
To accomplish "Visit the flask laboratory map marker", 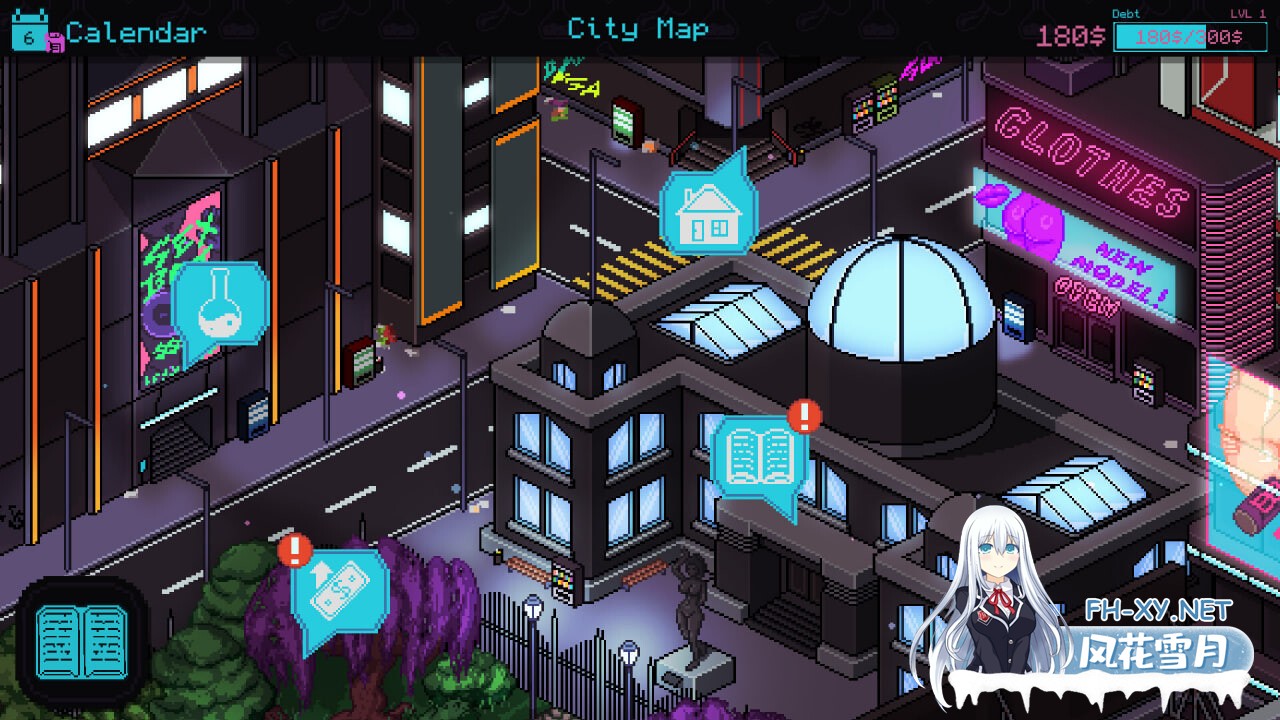I will (x=219, y=306).
